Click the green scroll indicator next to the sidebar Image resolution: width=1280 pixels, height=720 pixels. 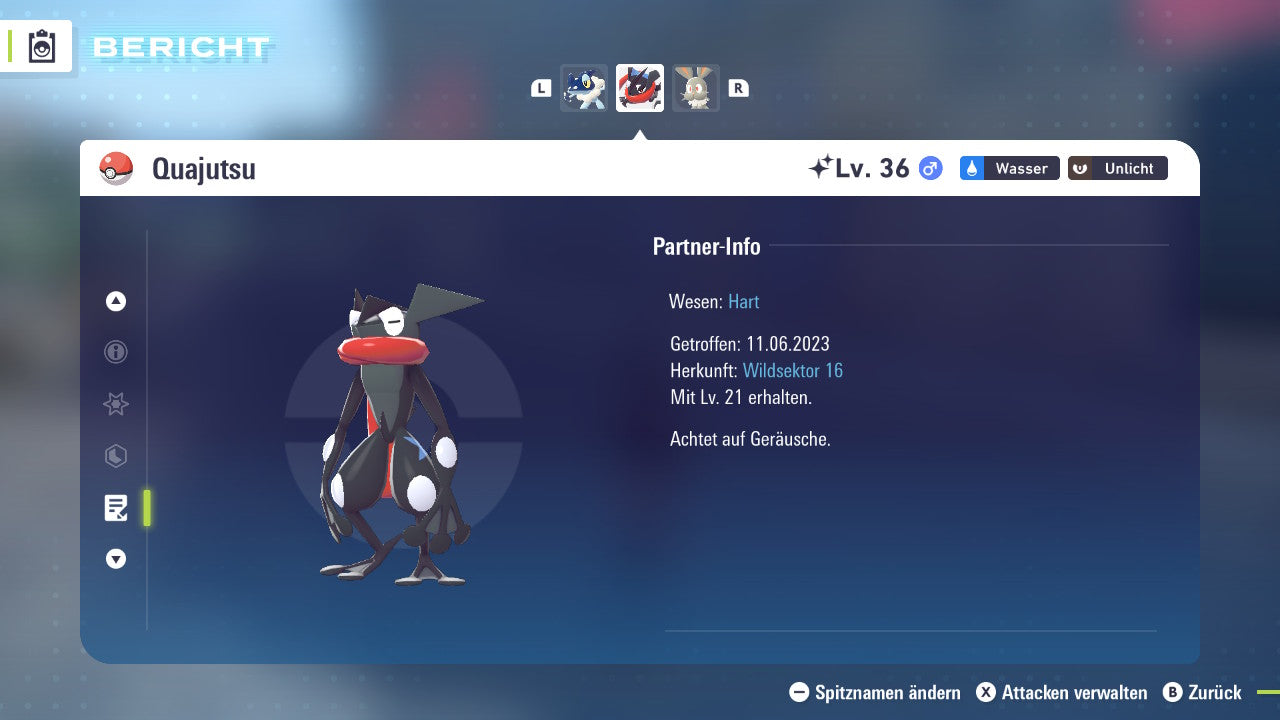(146, 508)
